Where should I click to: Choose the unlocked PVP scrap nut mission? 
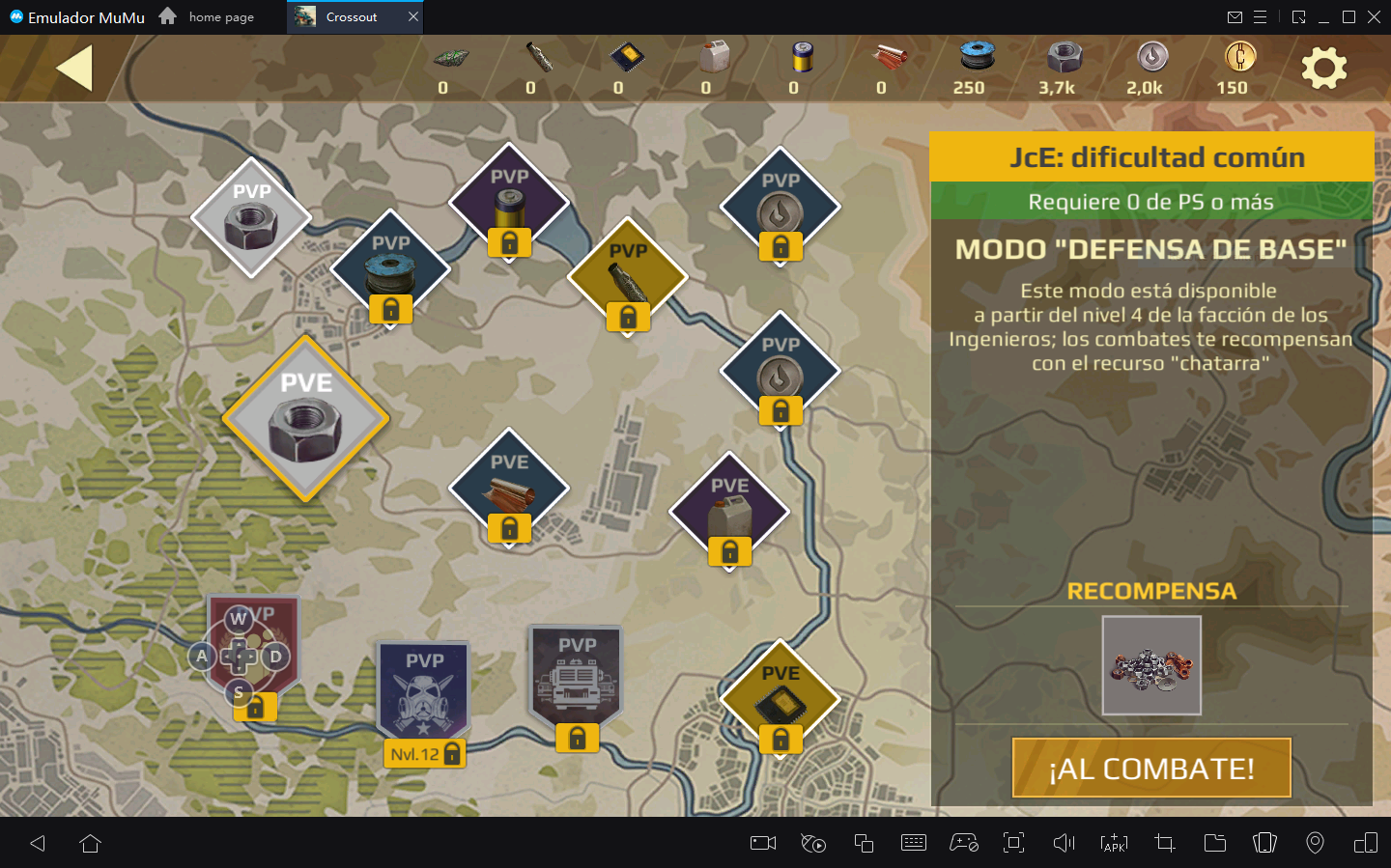[x=251, y=218]
